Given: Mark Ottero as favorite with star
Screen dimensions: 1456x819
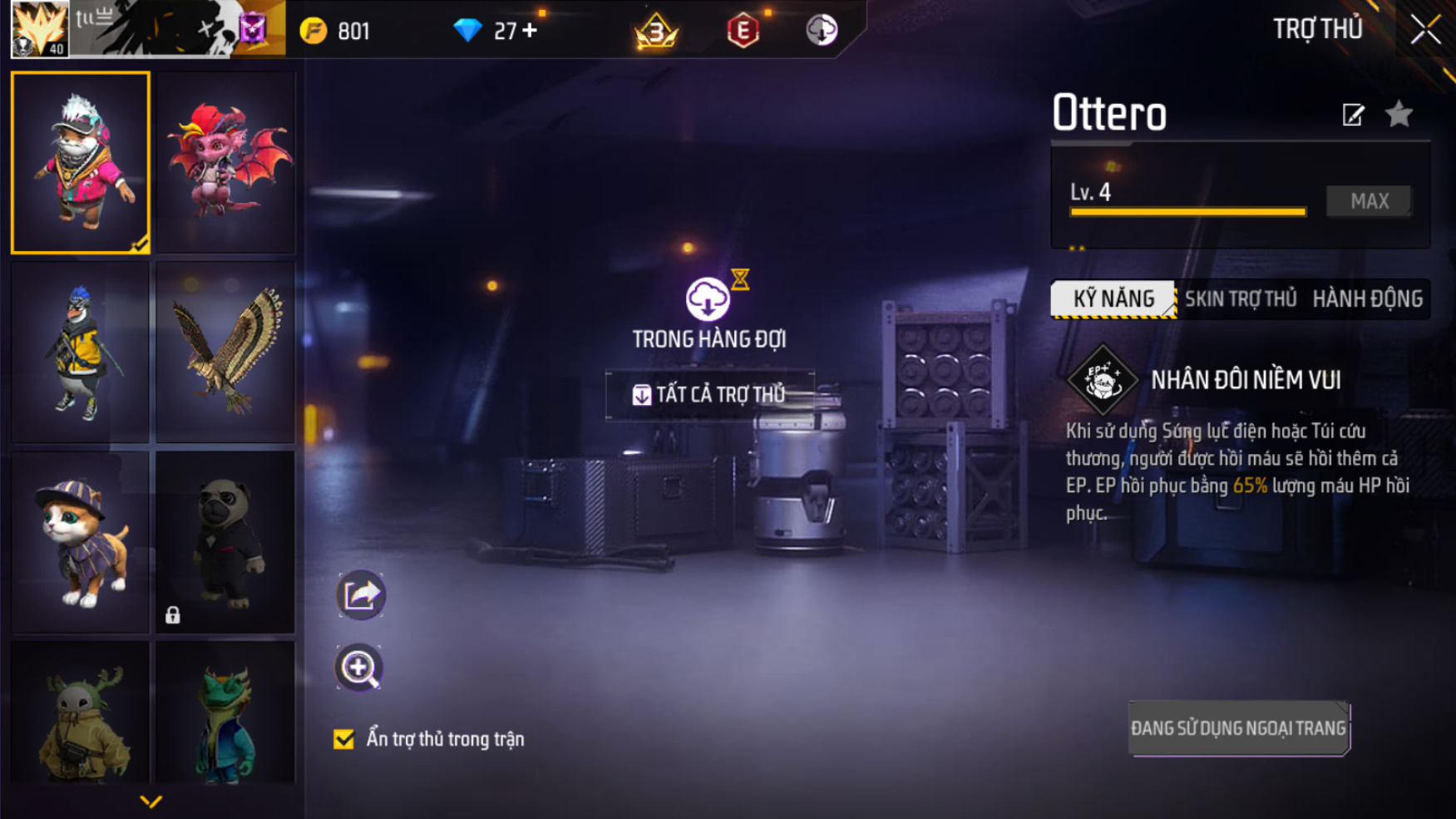Looking at the screenshot, I should [x=1399, y=115].
